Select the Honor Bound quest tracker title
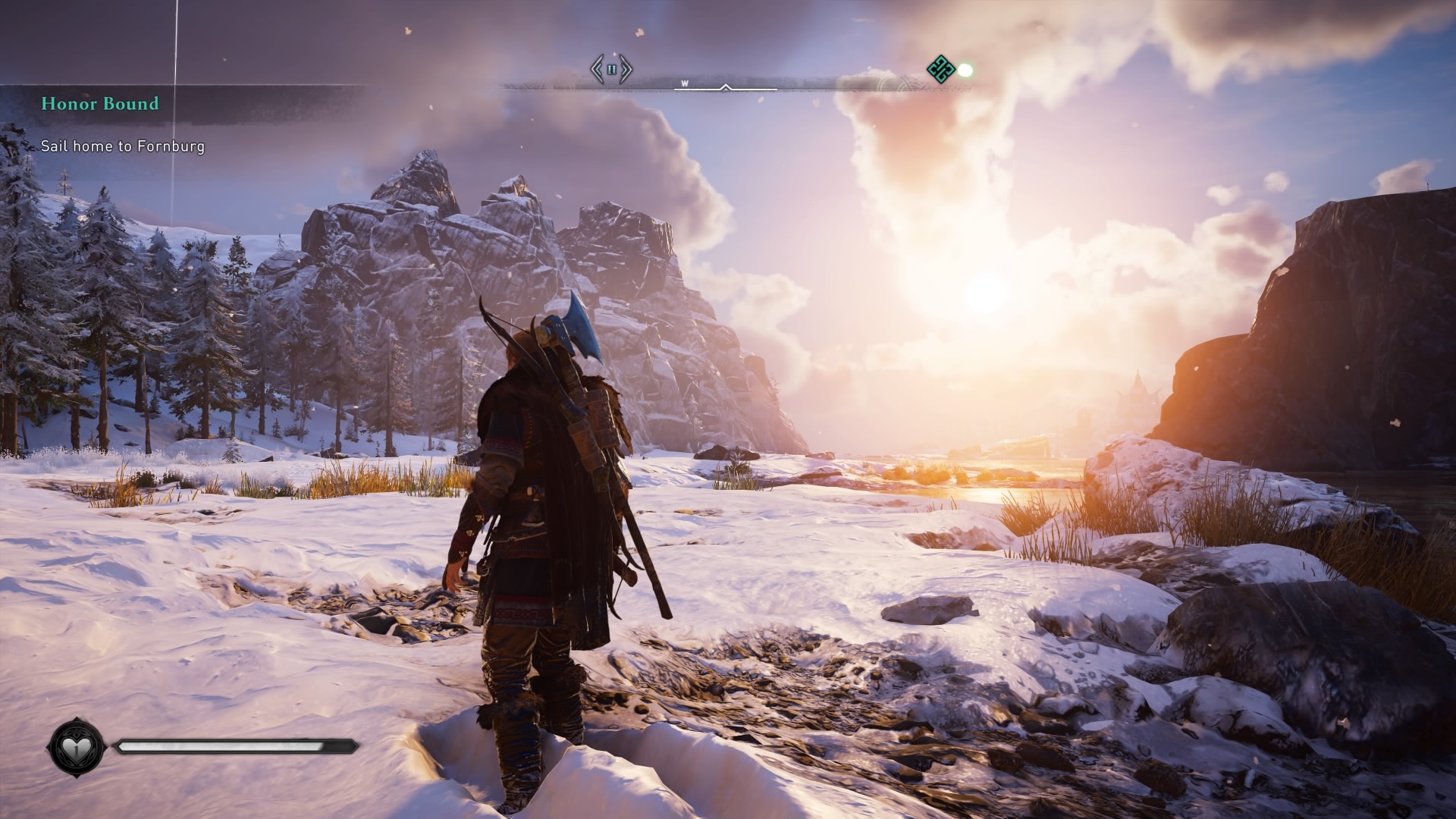Viewport: 1456px width, 819px height. click(x=100, y=104)
